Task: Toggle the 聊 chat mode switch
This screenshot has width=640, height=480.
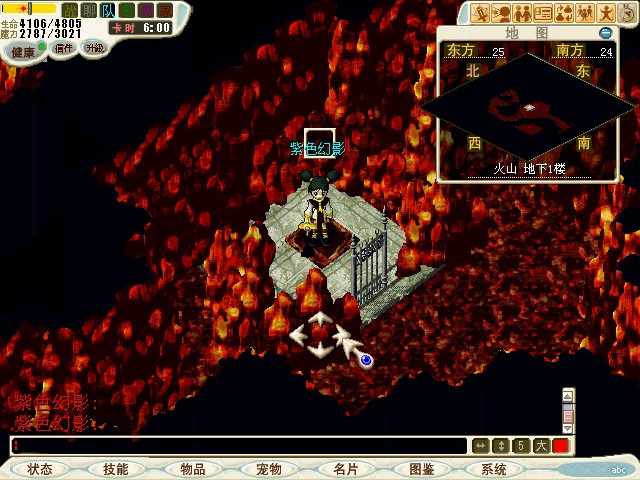Action: click(x=88, y=11)
